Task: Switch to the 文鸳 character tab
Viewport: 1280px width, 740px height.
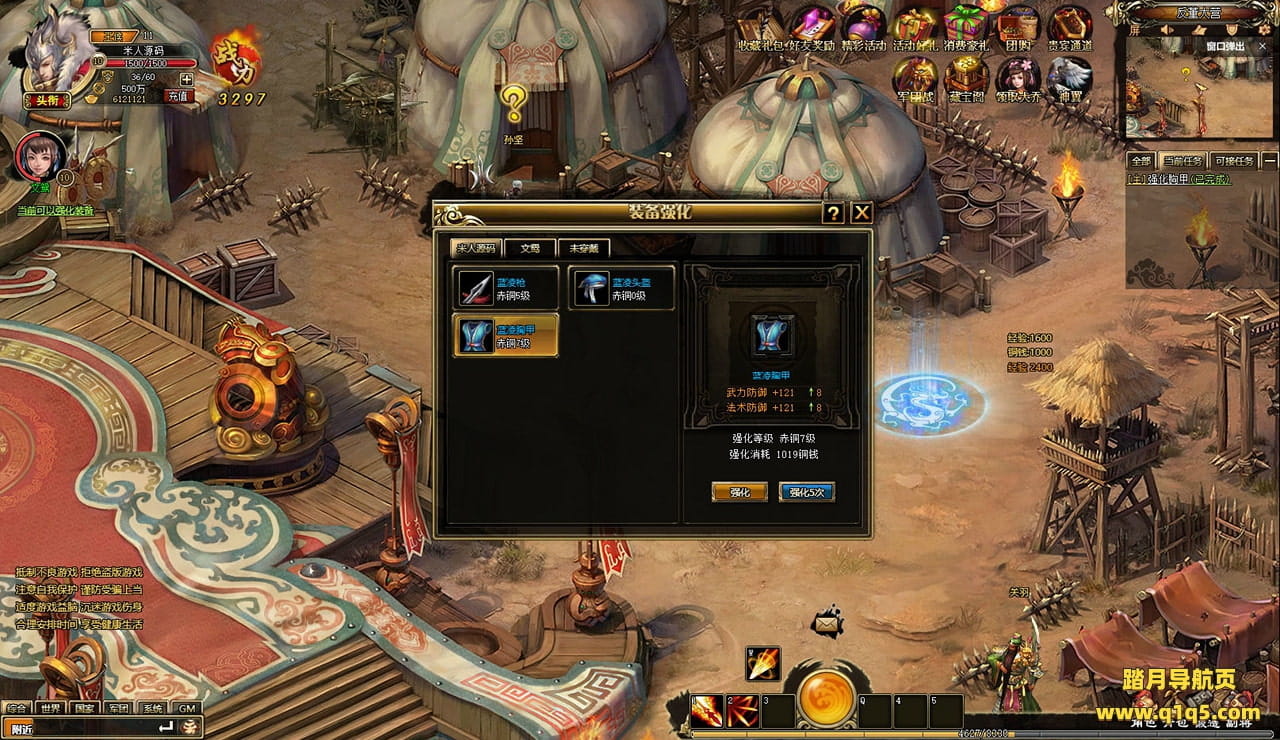Action: 529,248
